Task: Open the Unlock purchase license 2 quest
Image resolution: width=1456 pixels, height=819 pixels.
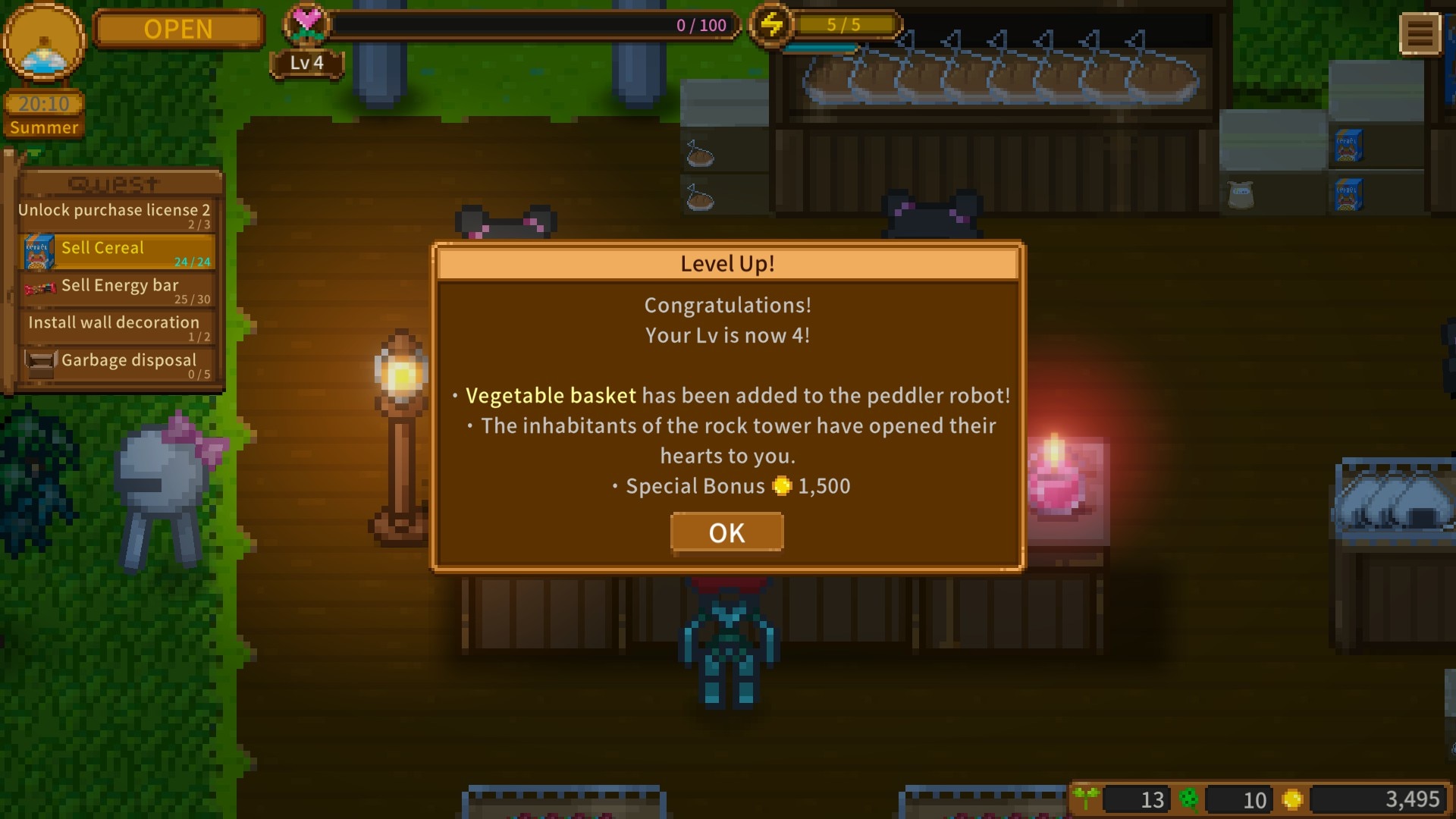Action: (x=115, y=215)
